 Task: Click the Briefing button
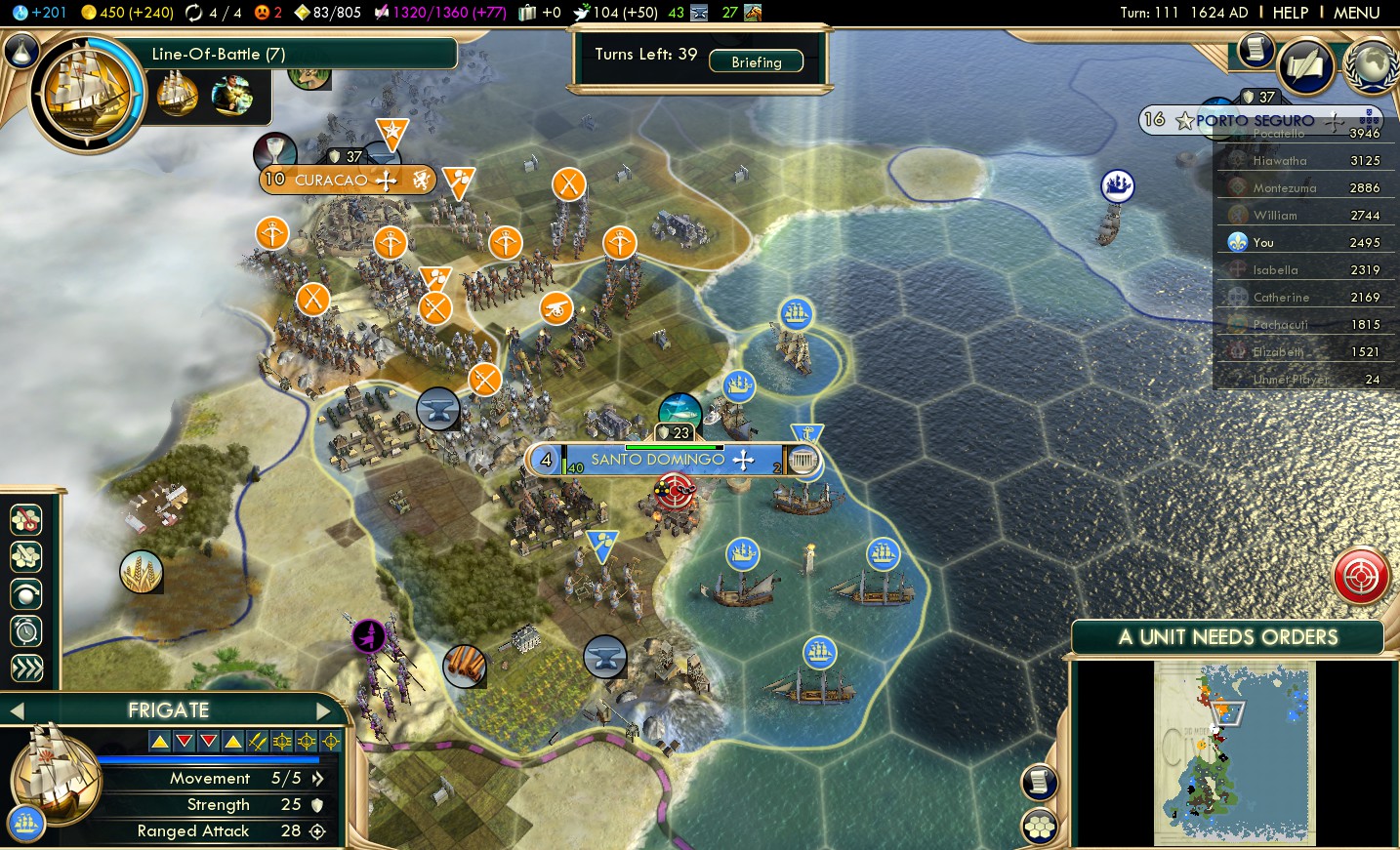pos(756,61)
